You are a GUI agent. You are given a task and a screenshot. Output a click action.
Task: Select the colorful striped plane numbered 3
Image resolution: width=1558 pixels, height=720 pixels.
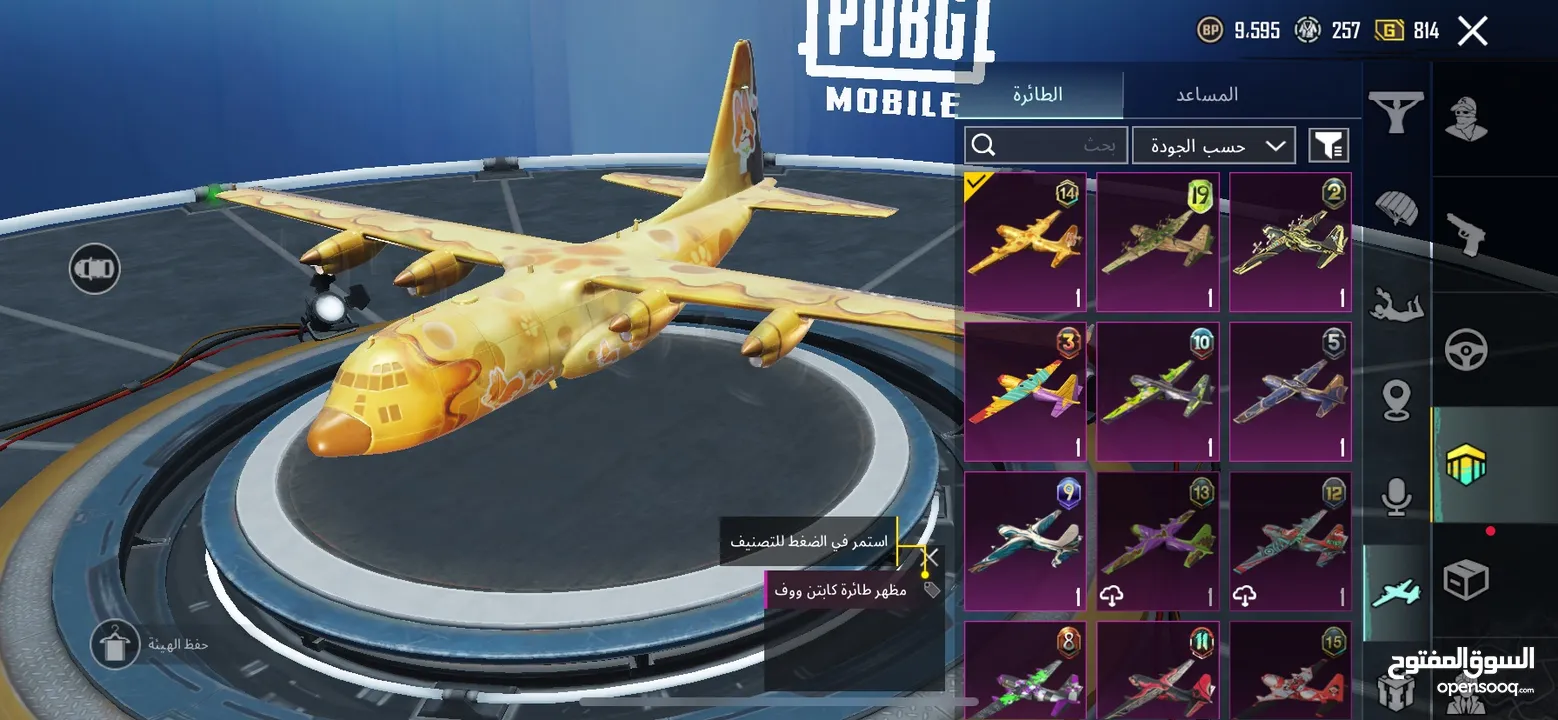[1025, 391]
